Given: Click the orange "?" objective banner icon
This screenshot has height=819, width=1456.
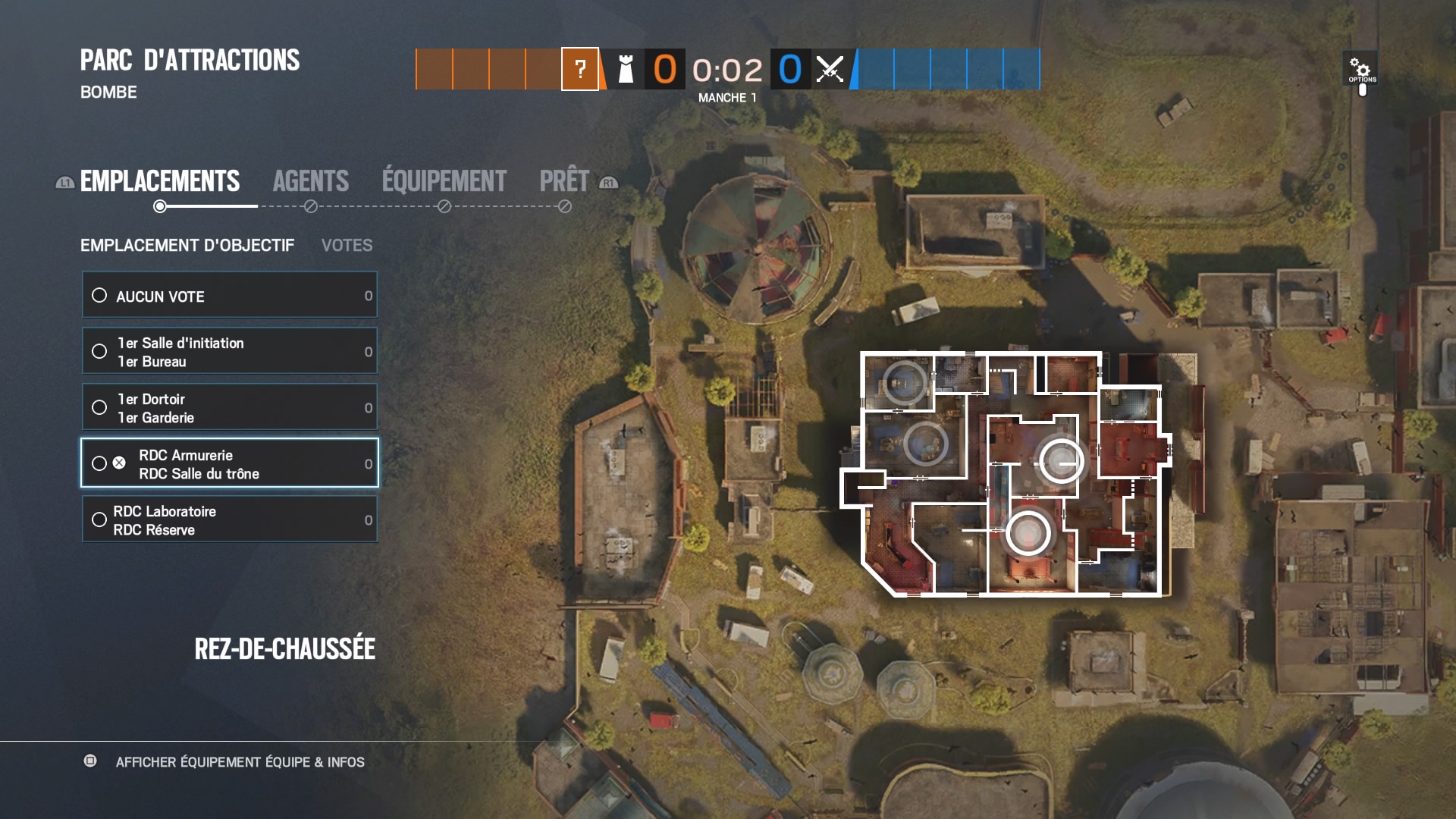Looking at the screenshot, I should tap(580, 70).
